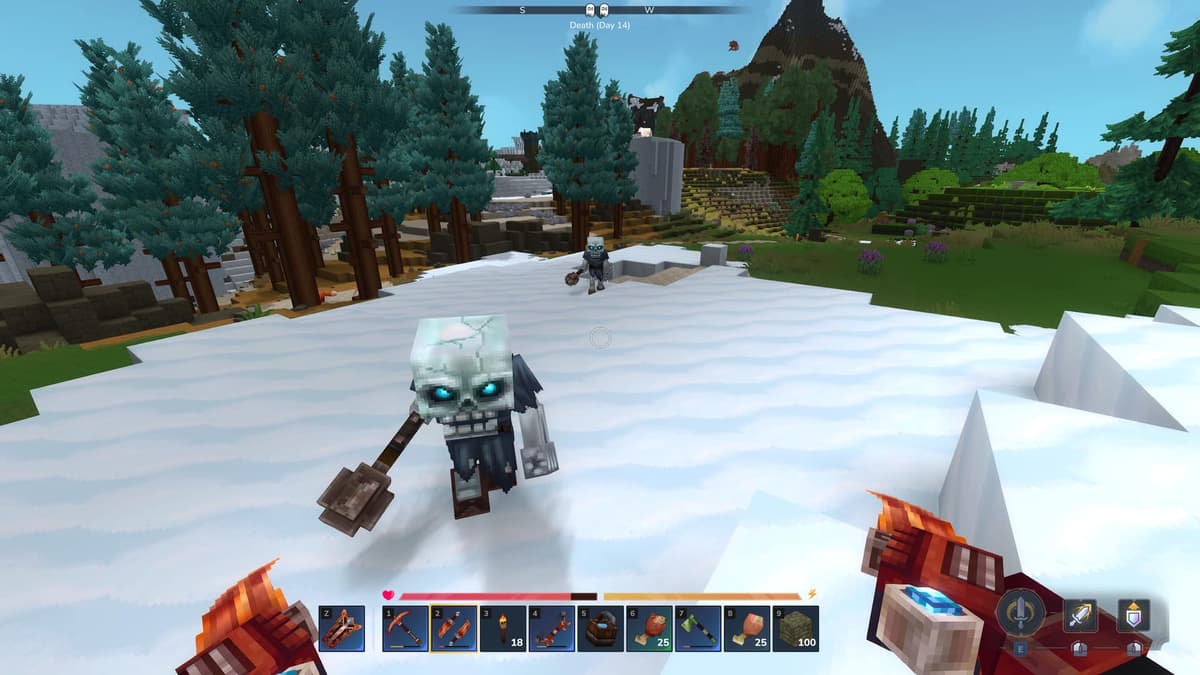Select the cooked meat in slot 6

(x=650, y=629)
